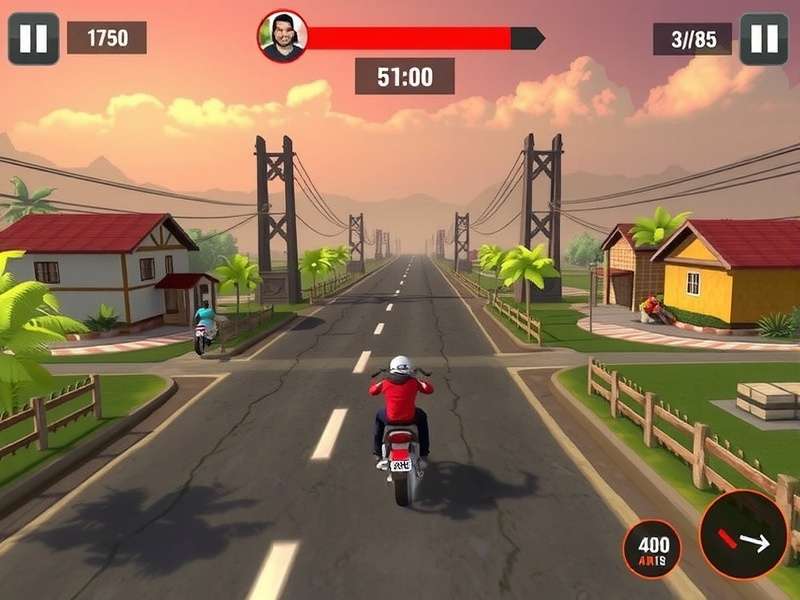Tap the pause button beside the 1750 score
This screenshot has height=600, width=800.
click(x=33, y=39)
